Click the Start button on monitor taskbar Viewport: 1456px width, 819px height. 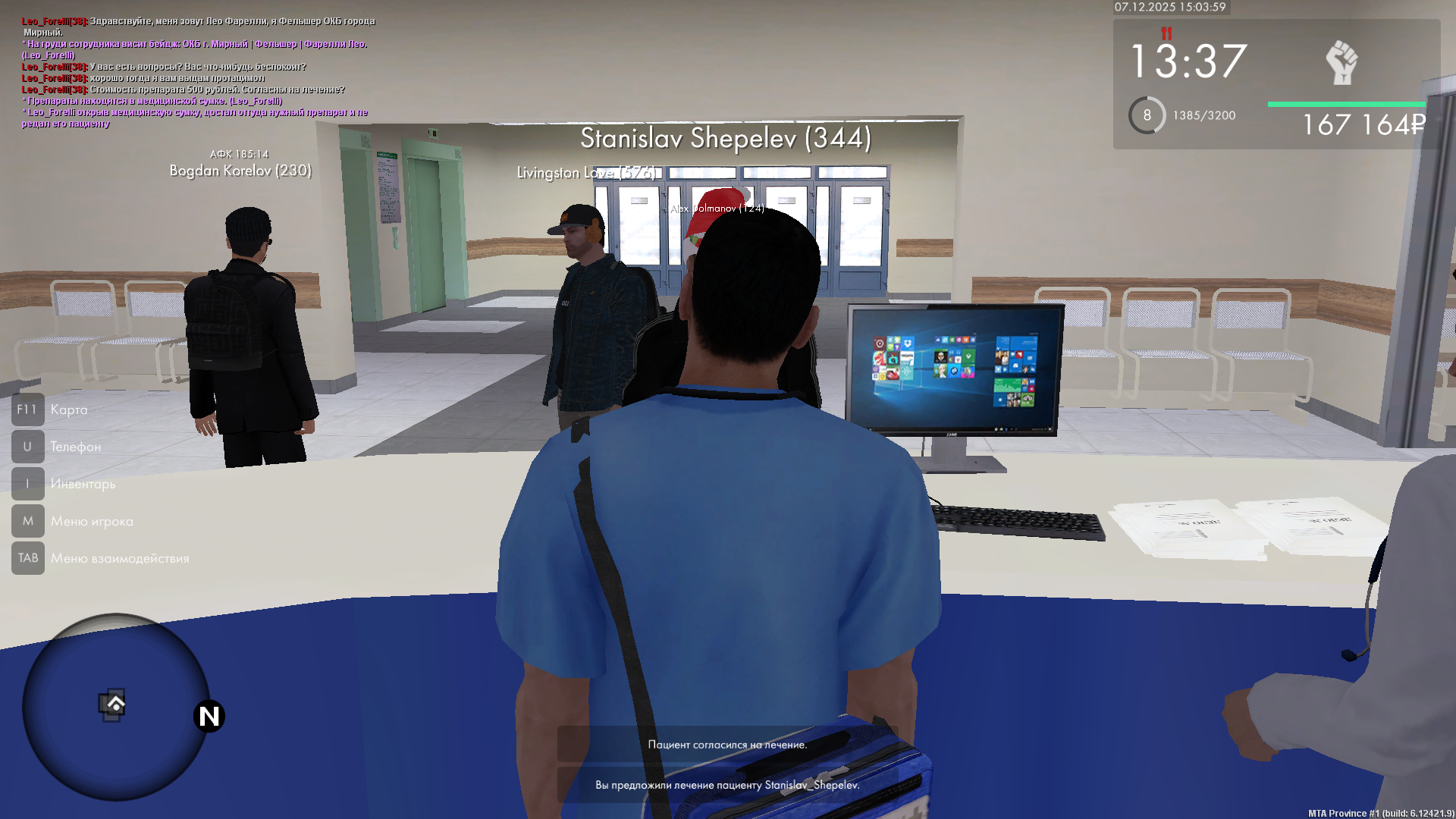pos(872,429)
